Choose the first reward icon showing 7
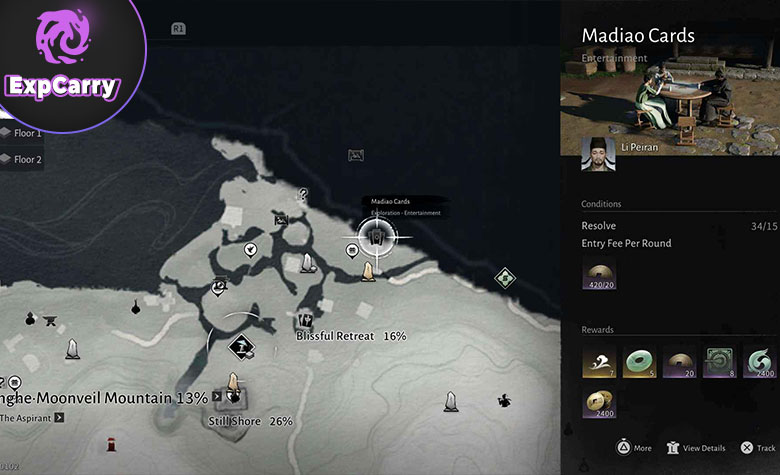 click(600, 363)
